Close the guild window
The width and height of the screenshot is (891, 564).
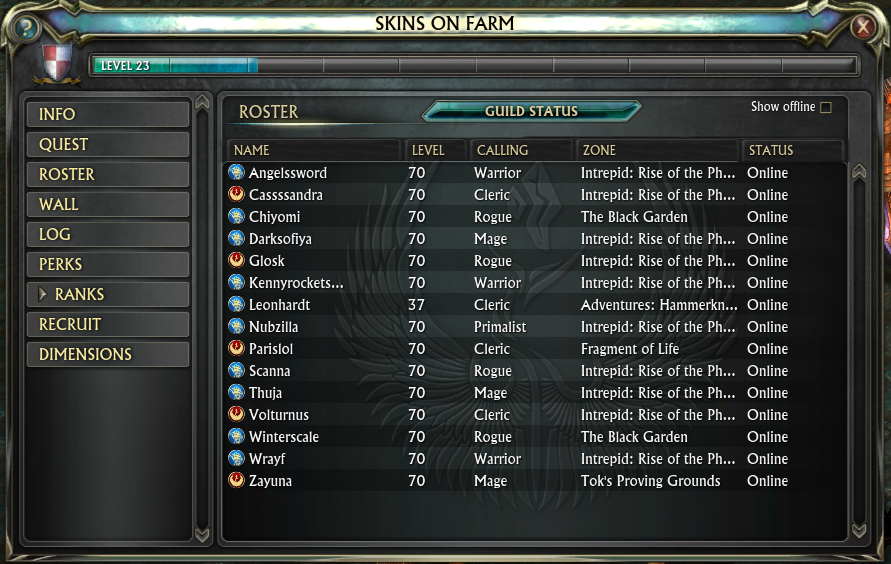(863, 27)
